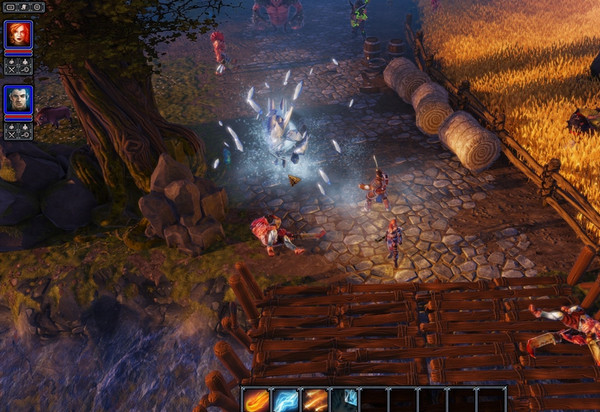The width and height of the screenshot is (600, 412).
Task: Click the character figure icon at top-left
Action: [23, 6]
